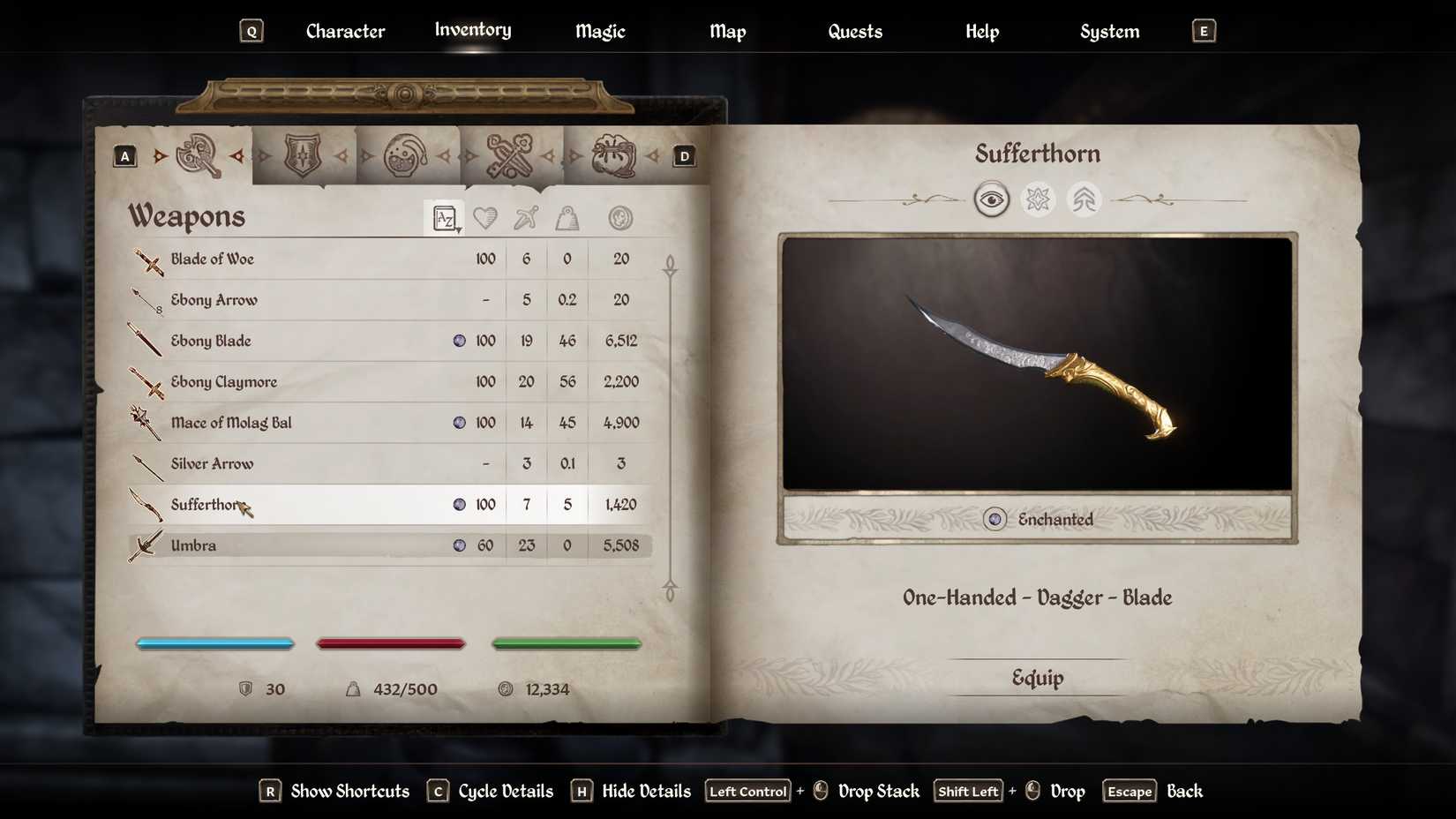Sort inventory by the weight icon
The image size is (1456, 819).
pos(567,217)
